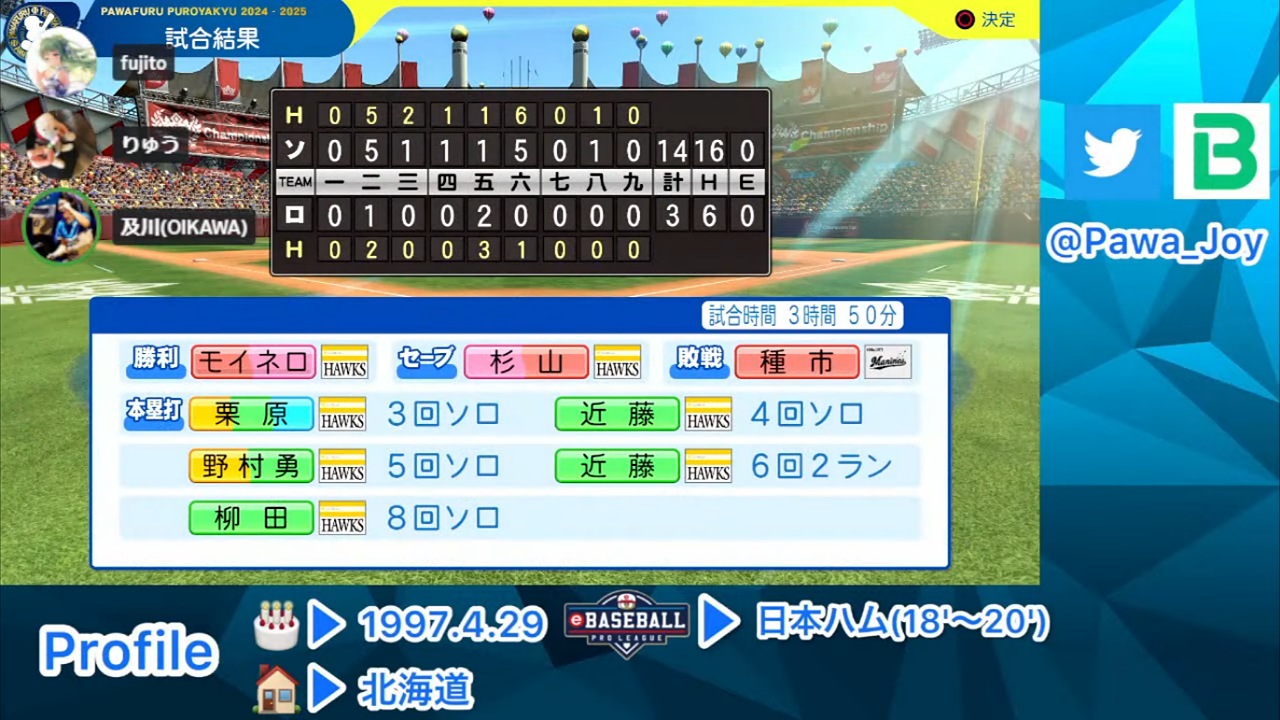This screenshot has height=720, width=1280.
Task: Select the 近藤 home run name banner
Action: coord(616,414)
